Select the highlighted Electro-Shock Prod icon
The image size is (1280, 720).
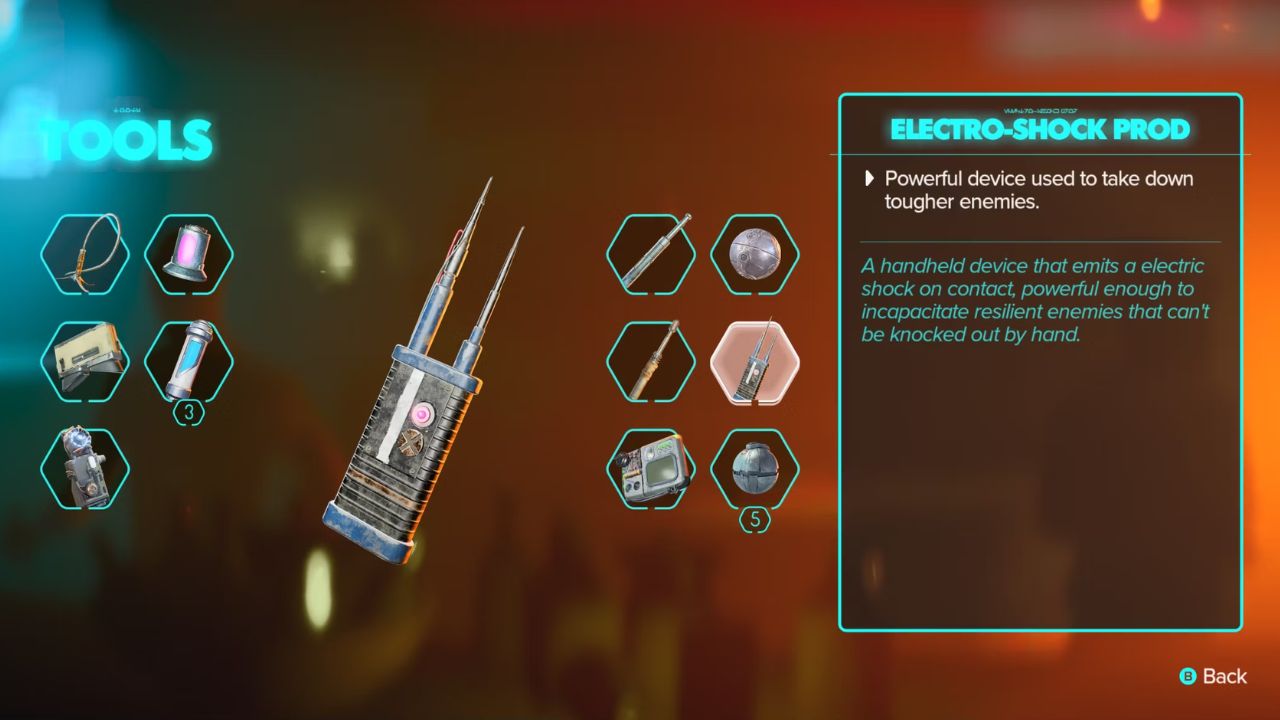click(755, 363)
